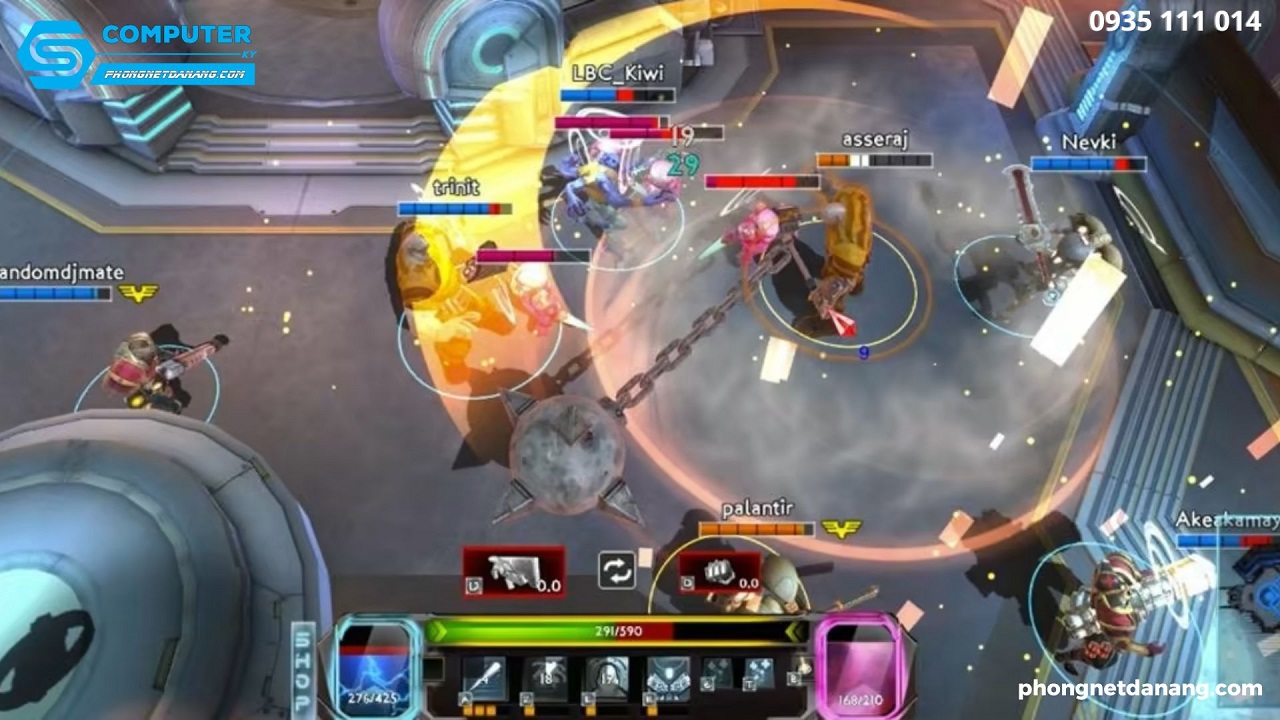Use the lamp item at the hotbar's right end

click(x=803, y=668)
